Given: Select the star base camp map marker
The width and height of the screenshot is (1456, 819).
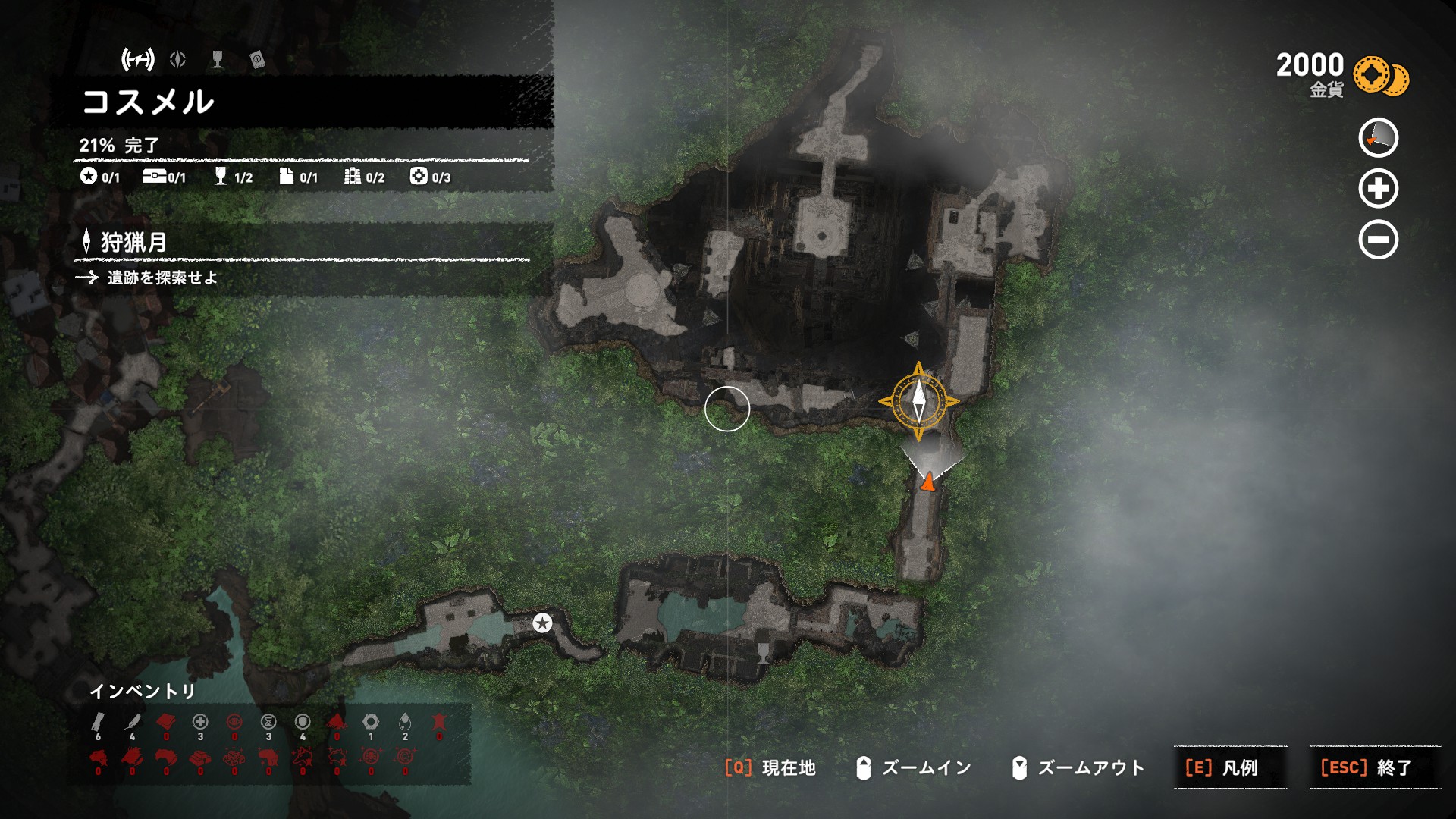Looking at the screenshot, I should (x=541, y=623).
